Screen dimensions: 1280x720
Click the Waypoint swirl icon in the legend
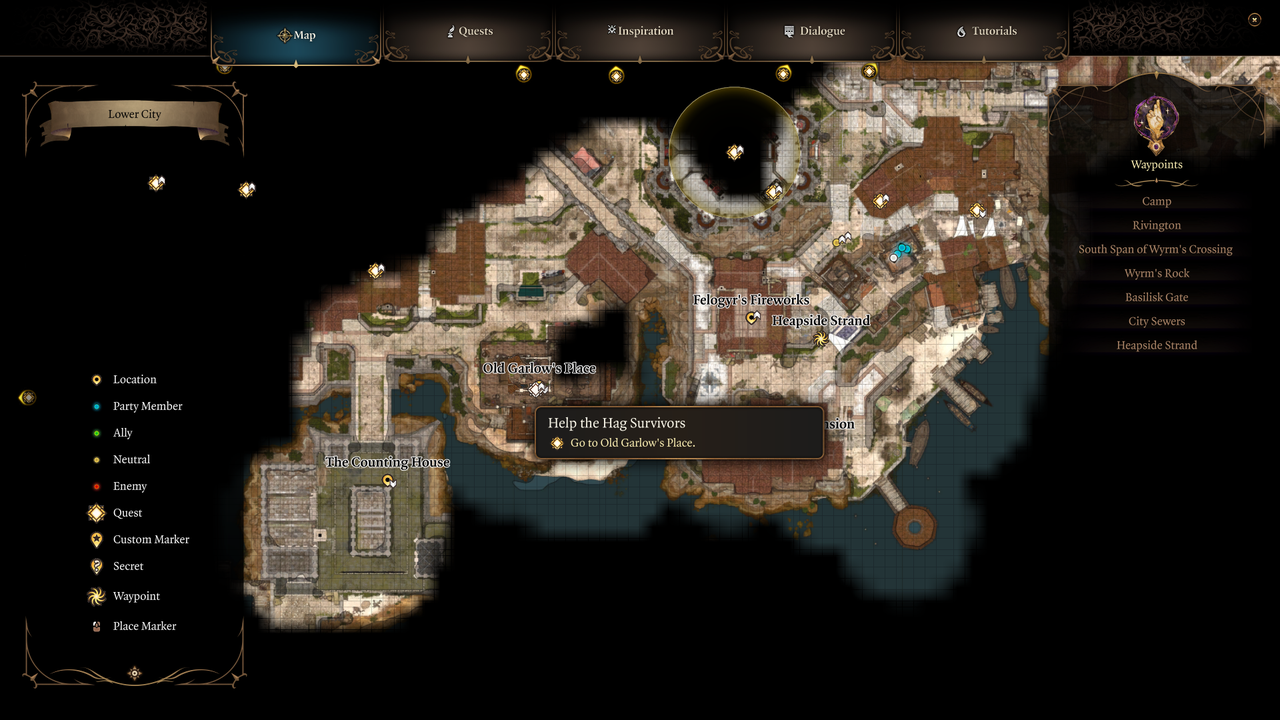(96, 596)
